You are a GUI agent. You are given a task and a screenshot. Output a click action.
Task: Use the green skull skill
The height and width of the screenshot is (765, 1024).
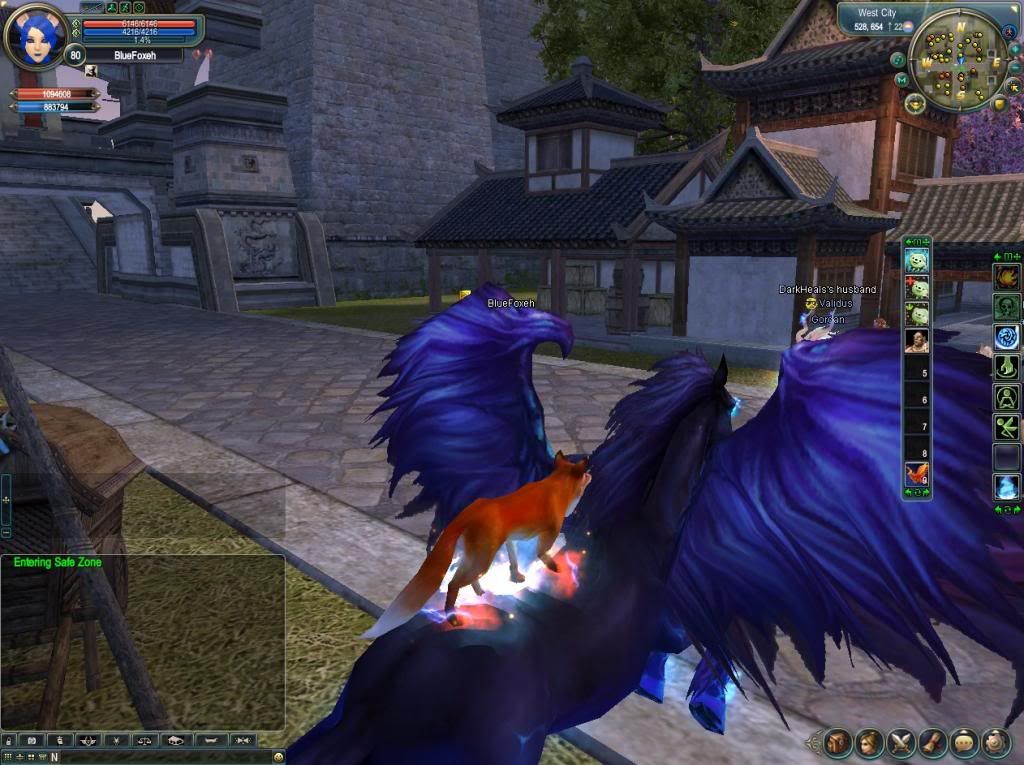coord(1006,307)
